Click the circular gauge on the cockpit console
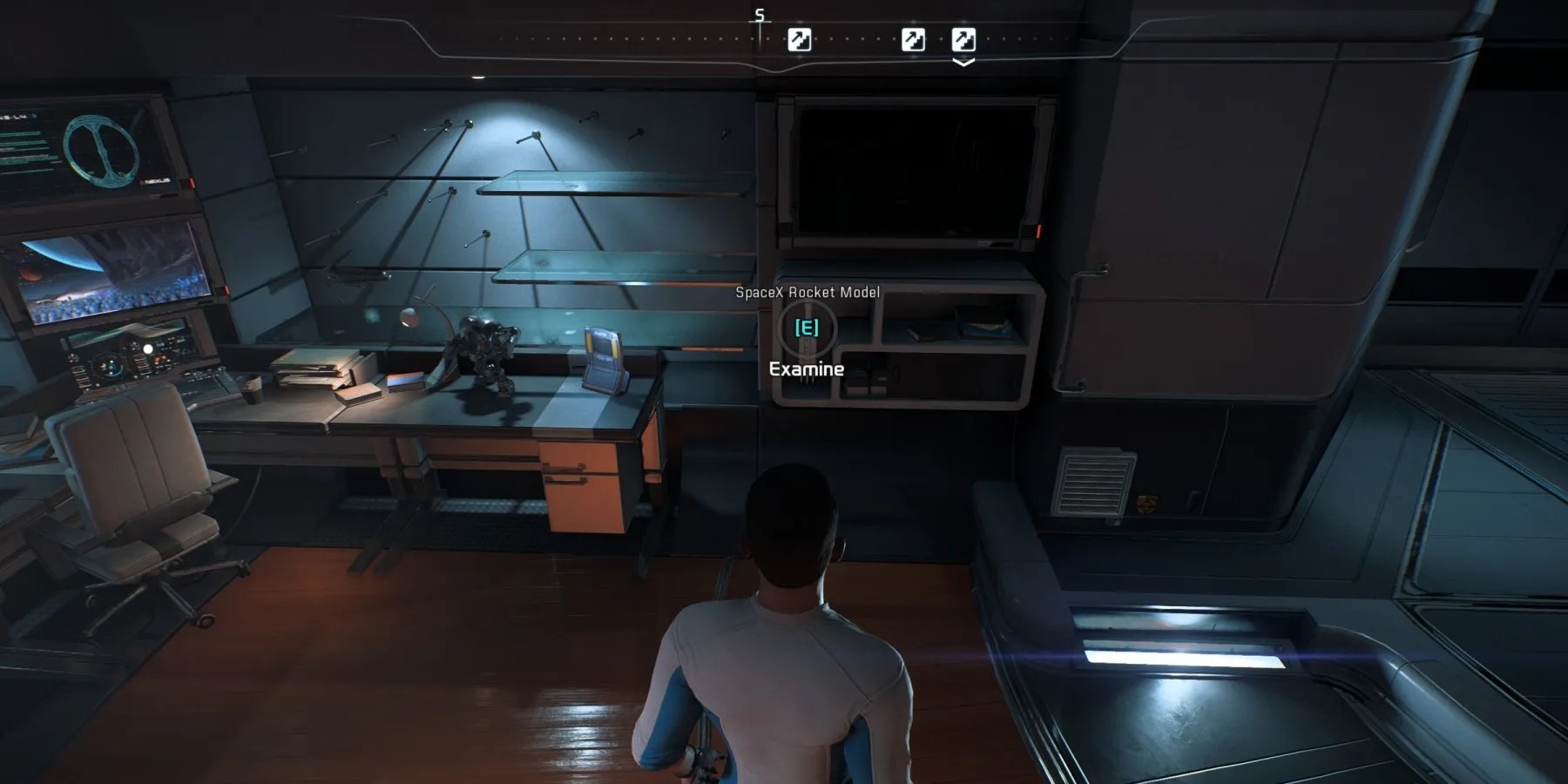Viewport: 1568px width, 784px height. coord(108,366)
